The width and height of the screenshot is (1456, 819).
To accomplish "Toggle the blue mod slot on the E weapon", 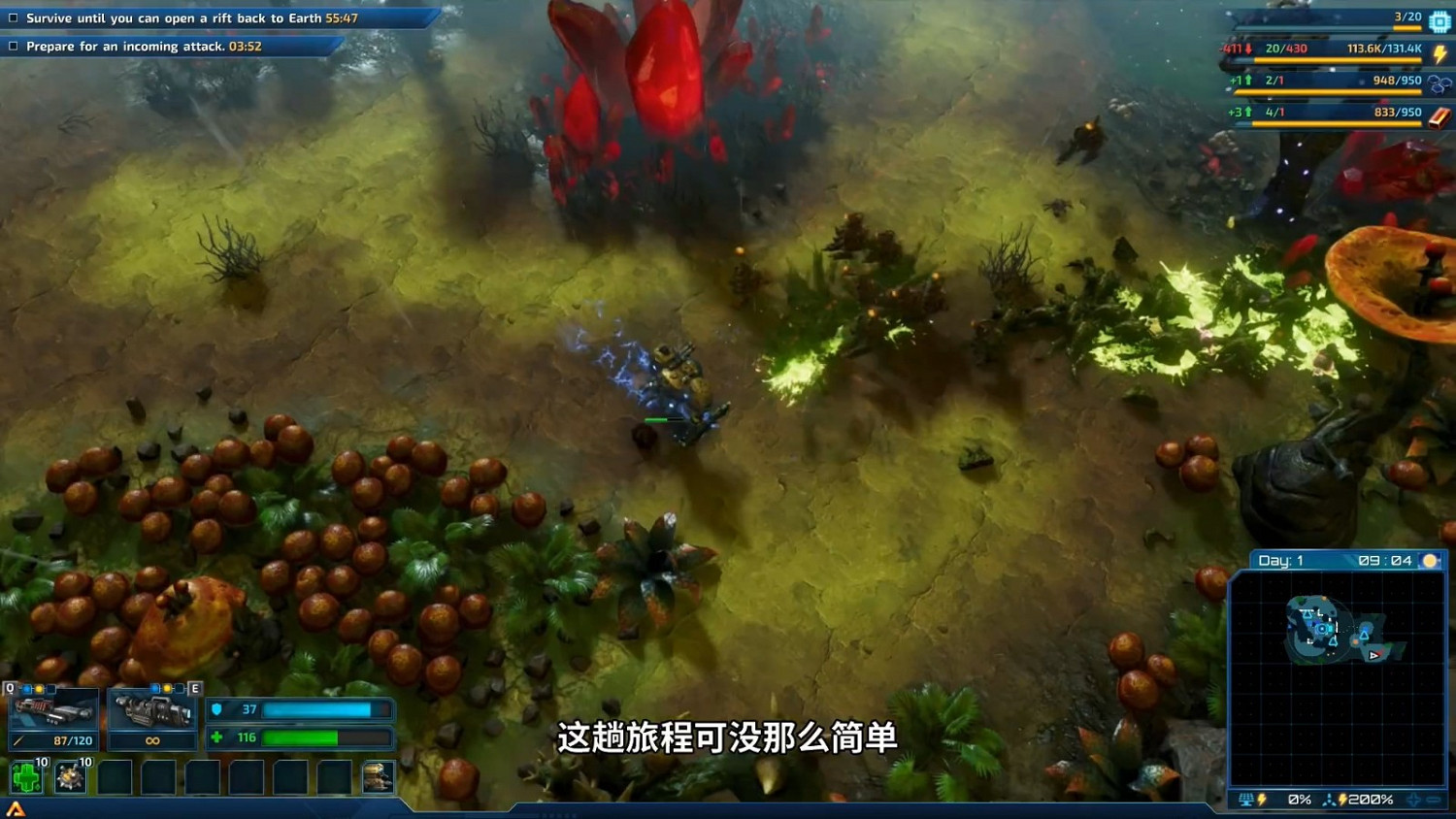I will coord(155,688).
